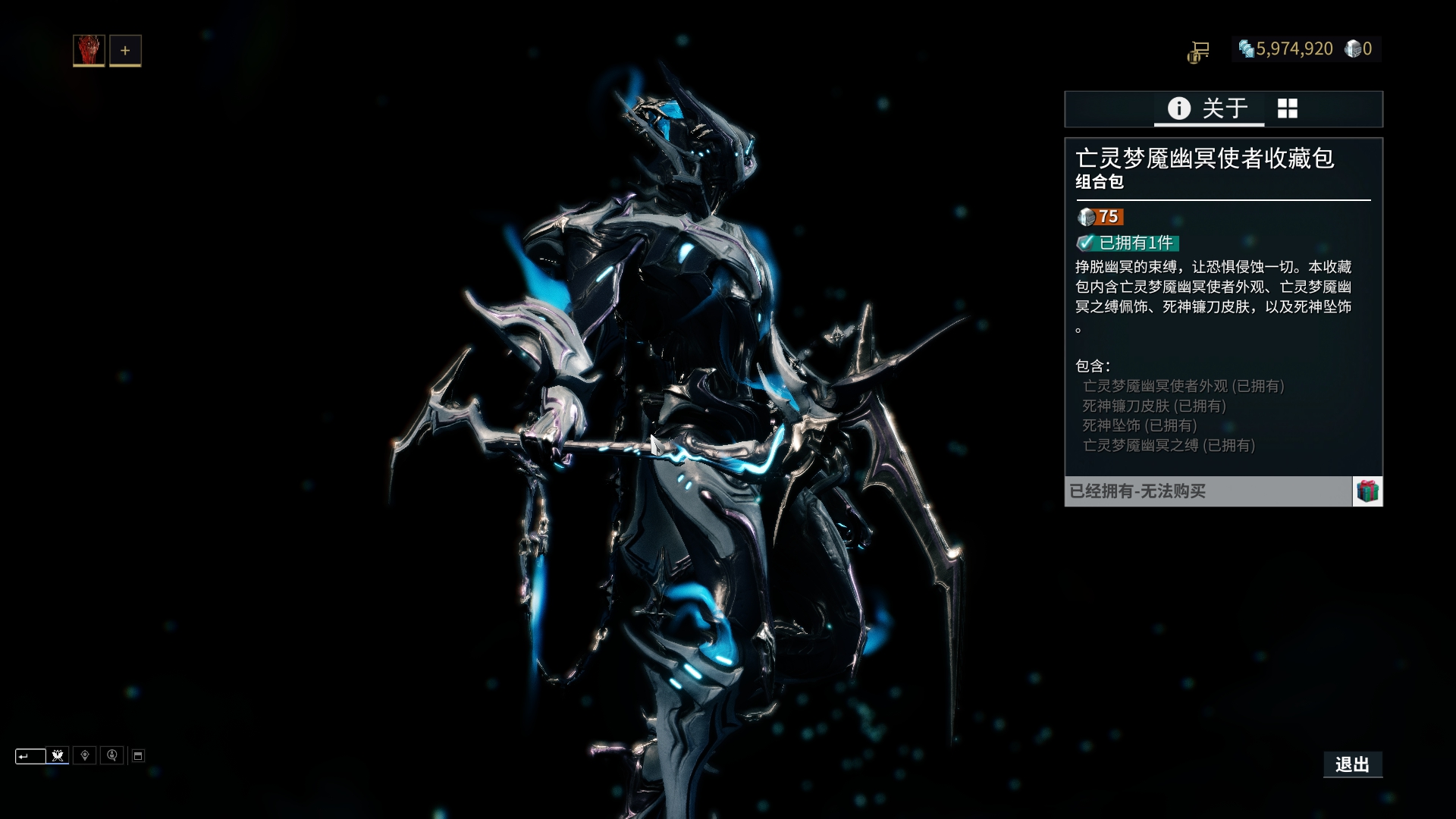The image size is (1456, 819).
Task: Select the lotus emblem chat tab
Action: [x=58, y=755]
